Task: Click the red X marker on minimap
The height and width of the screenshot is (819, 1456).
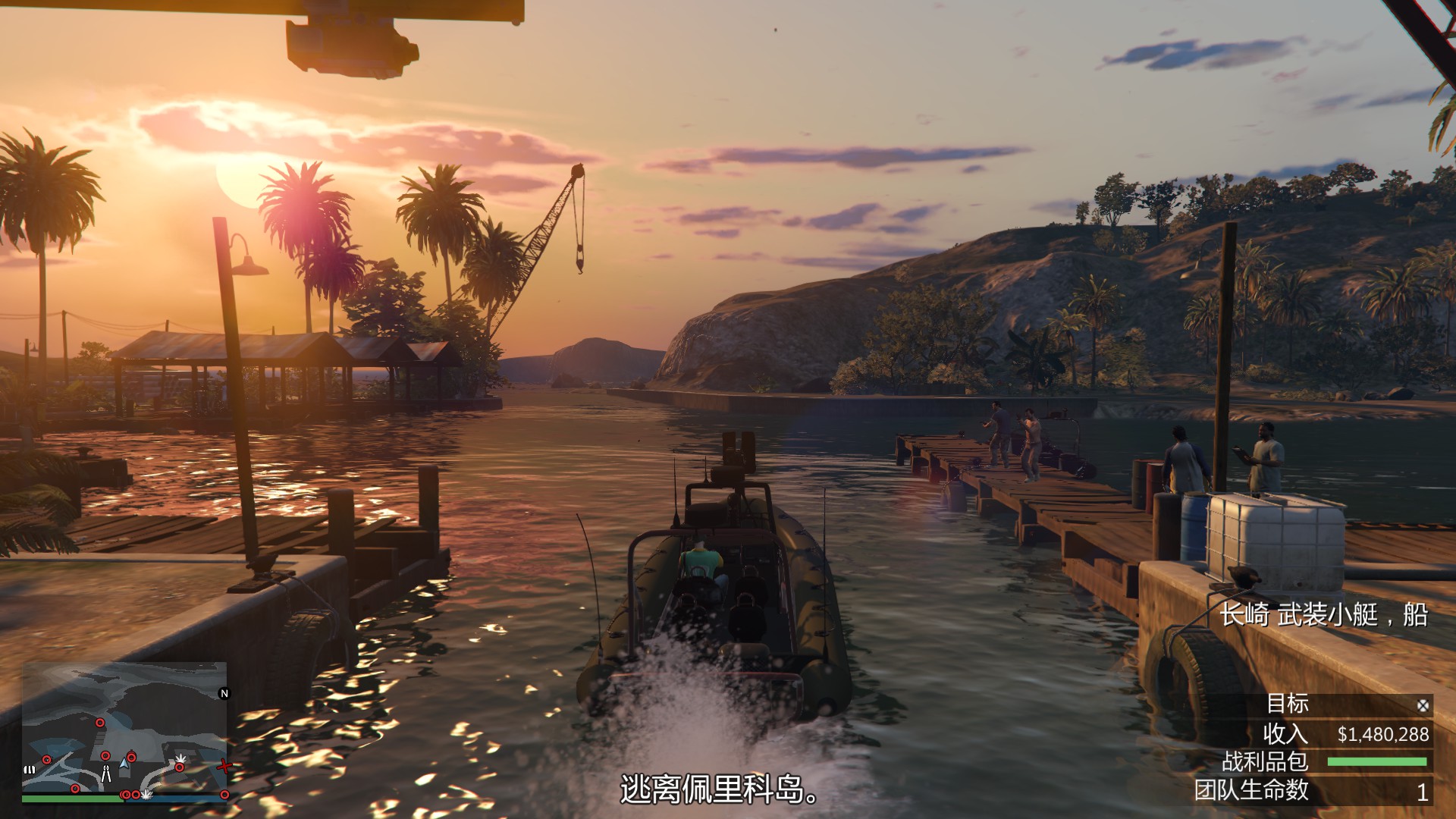Action: click(224, 767)
